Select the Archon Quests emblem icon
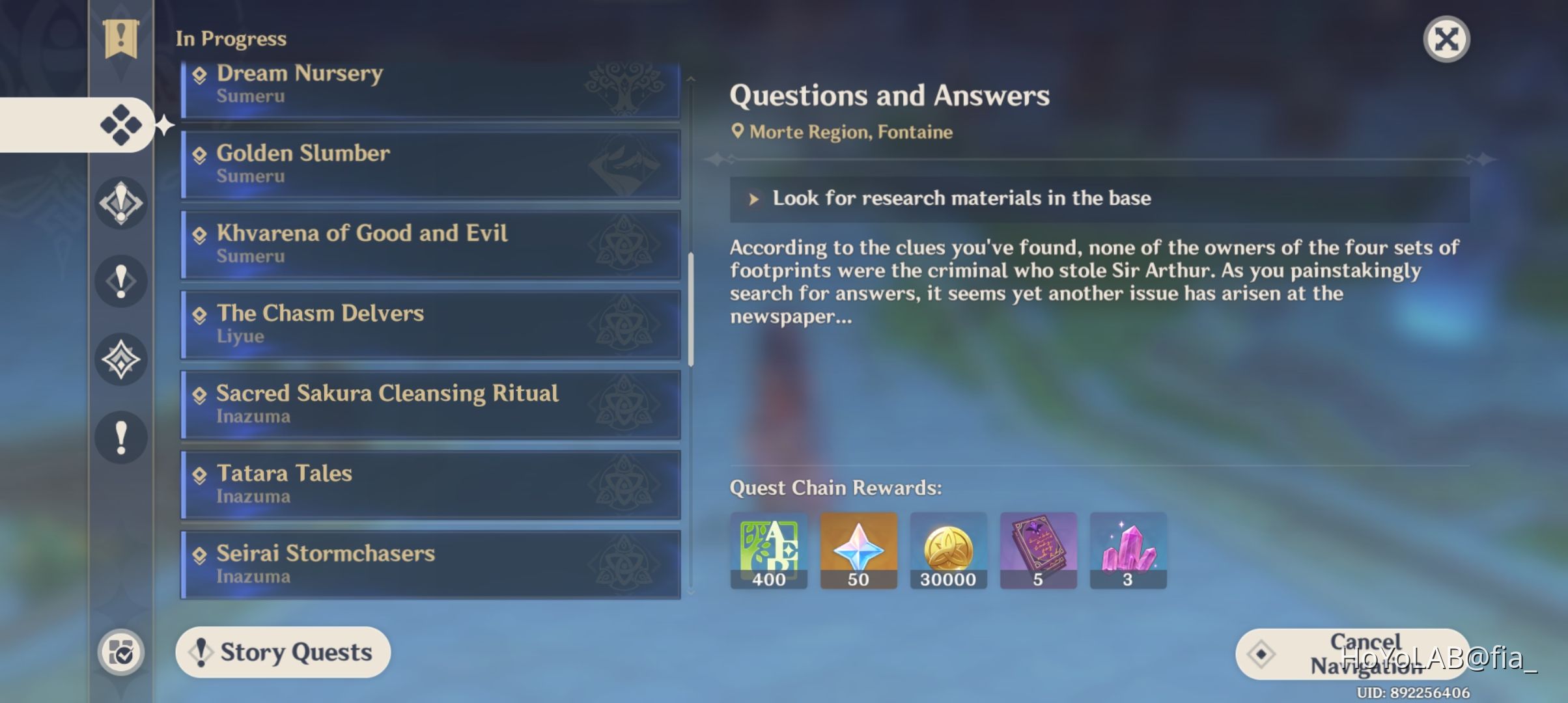 click(121, 203)
